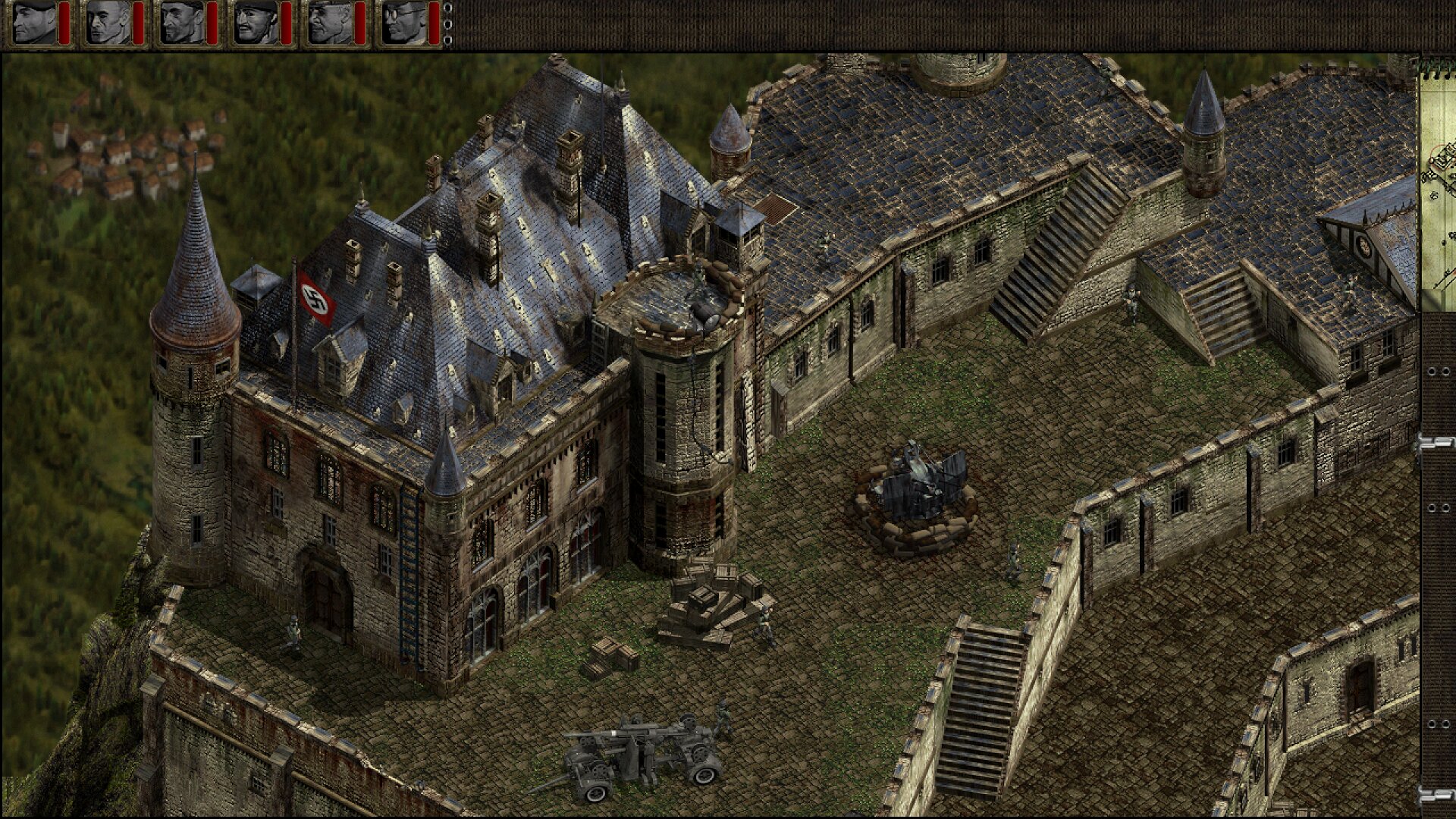
Task: Choose the Spy portrait with glasses
Action: tap(403, 22)
